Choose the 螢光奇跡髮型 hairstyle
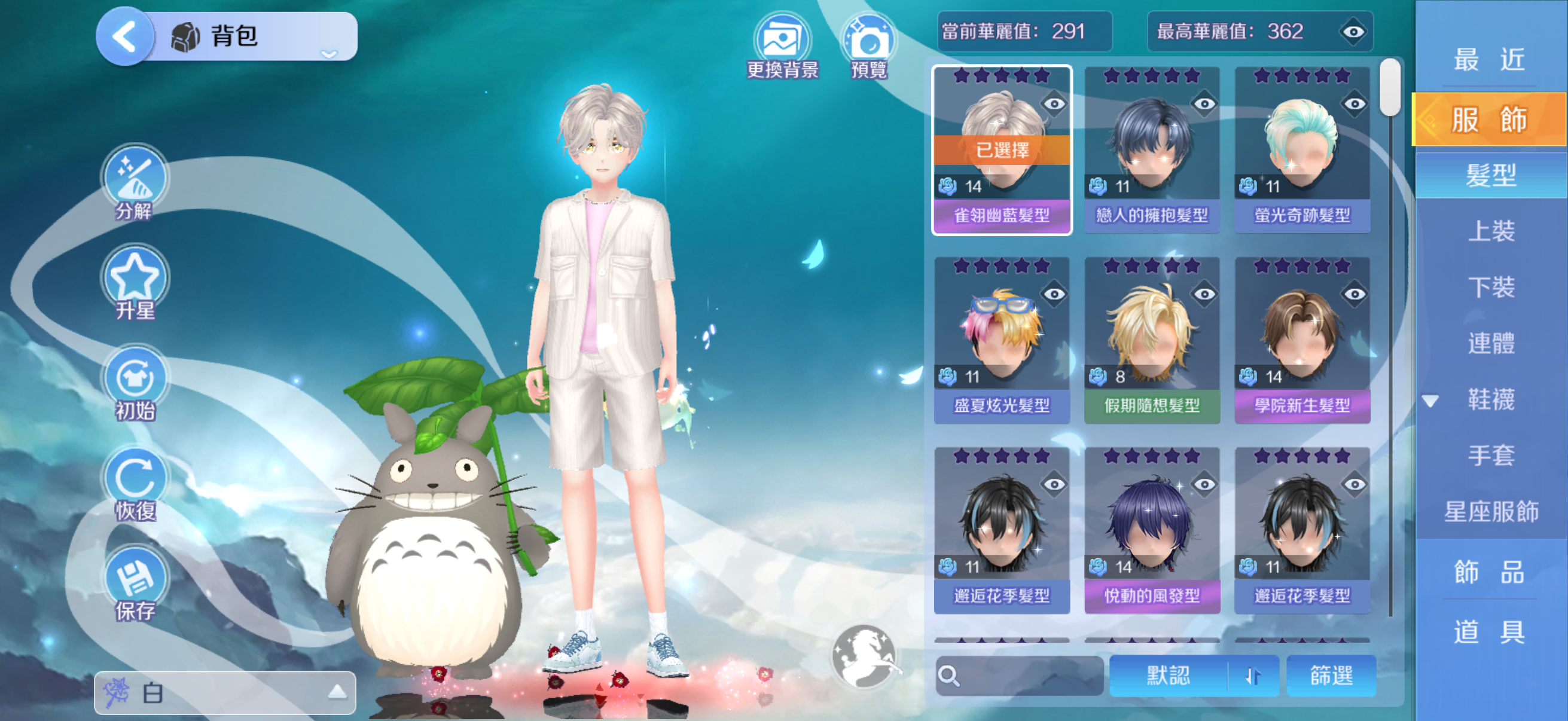 coord(1302,149)
